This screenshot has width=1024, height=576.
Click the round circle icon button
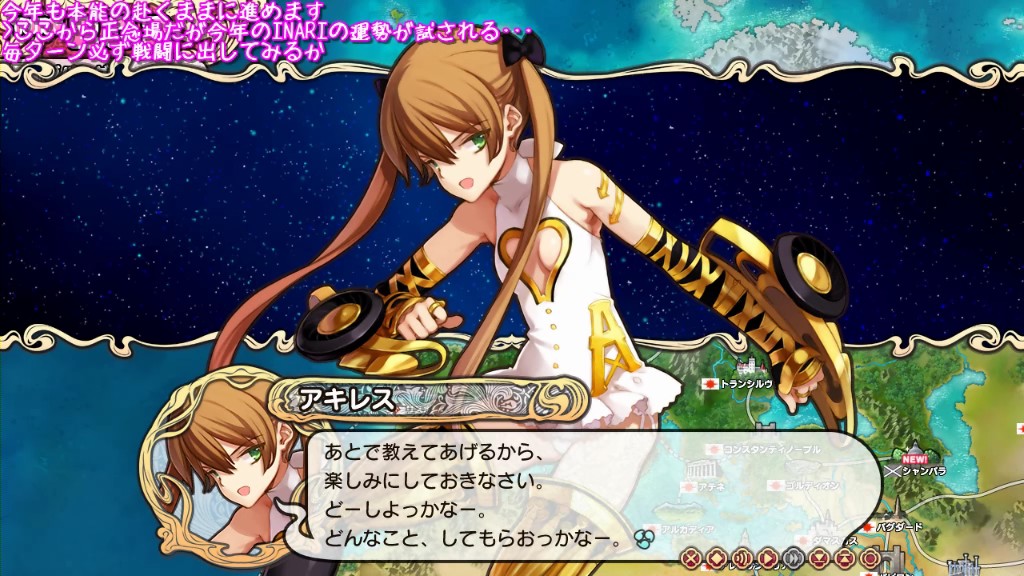point(870,557)
